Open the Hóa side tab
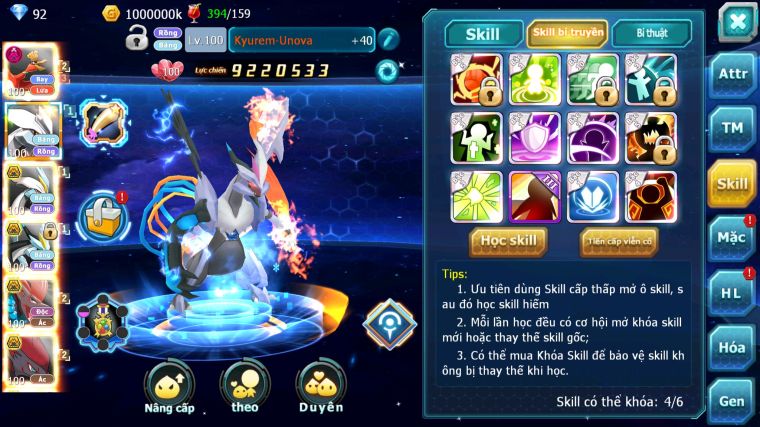The image size is (760, 427). 732,347
